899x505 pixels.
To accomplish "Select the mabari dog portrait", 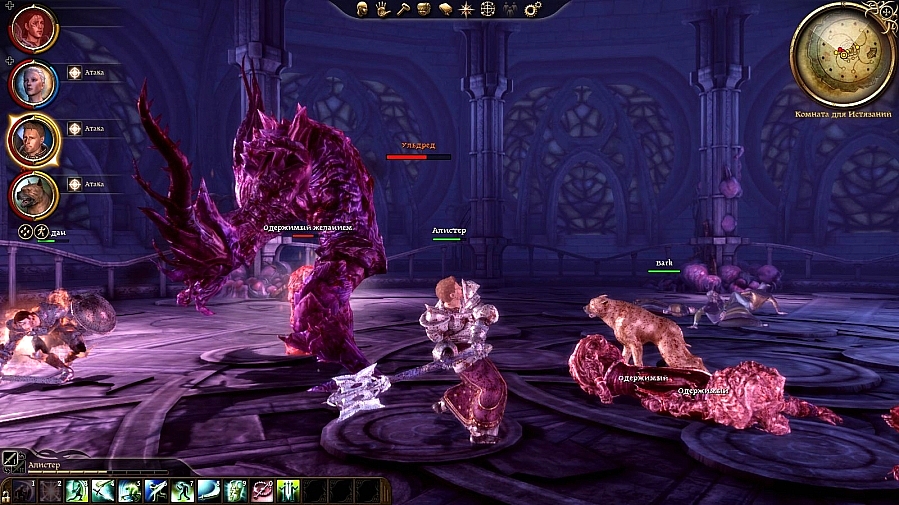I will coord(34,193).
